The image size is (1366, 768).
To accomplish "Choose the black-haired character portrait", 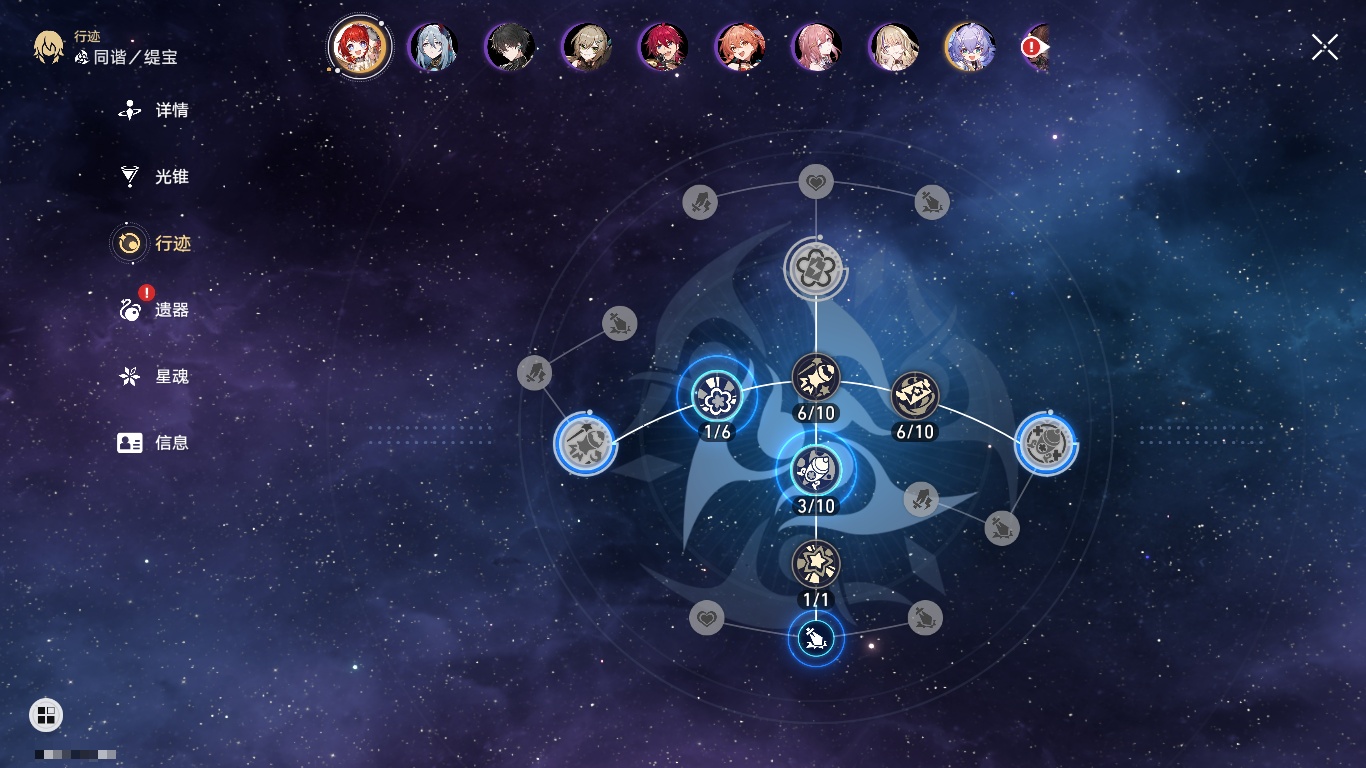I will (x=510, y=47).
